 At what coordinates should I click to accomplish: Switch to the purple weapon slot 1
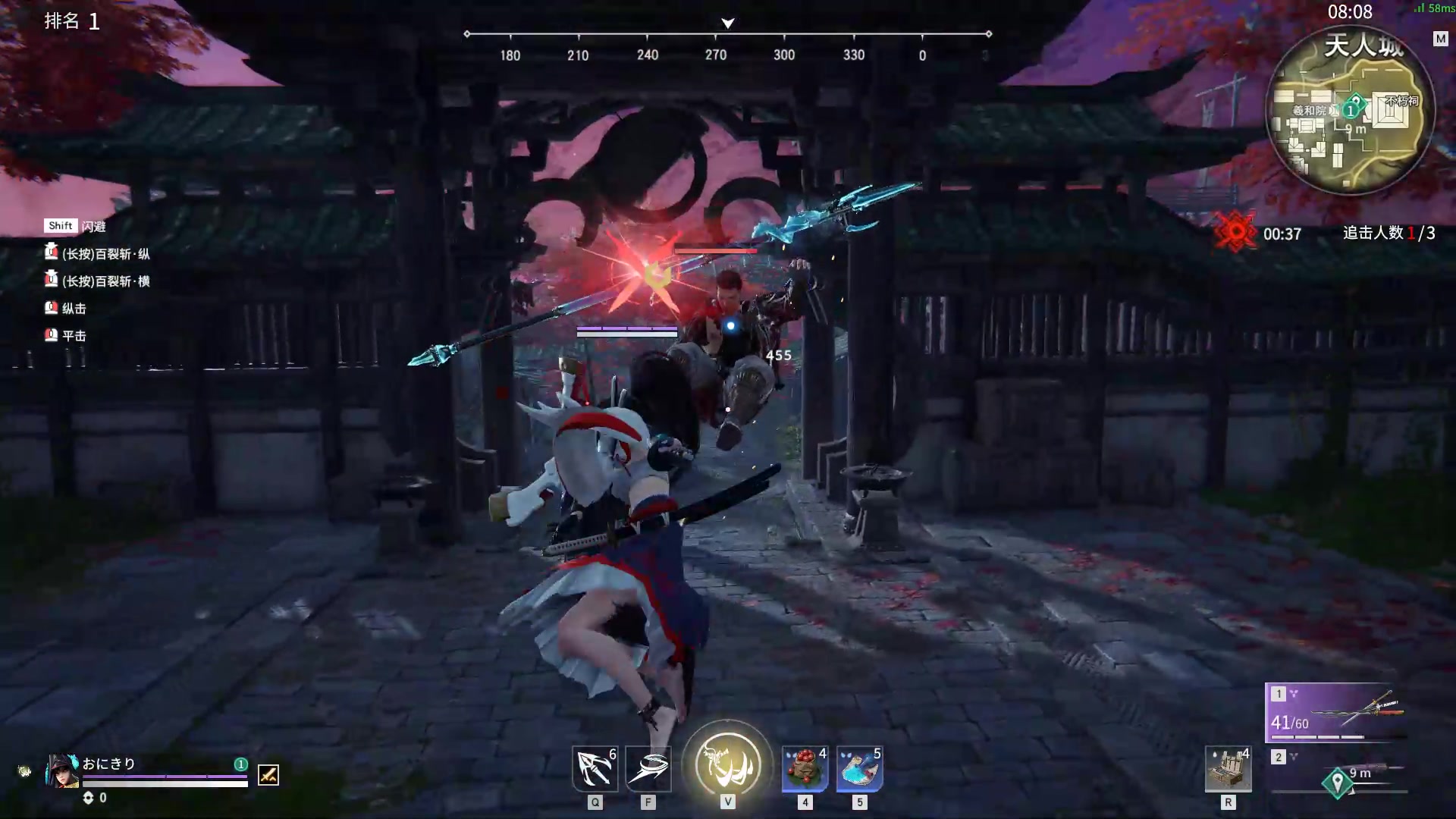click(x=1336, y=713)
